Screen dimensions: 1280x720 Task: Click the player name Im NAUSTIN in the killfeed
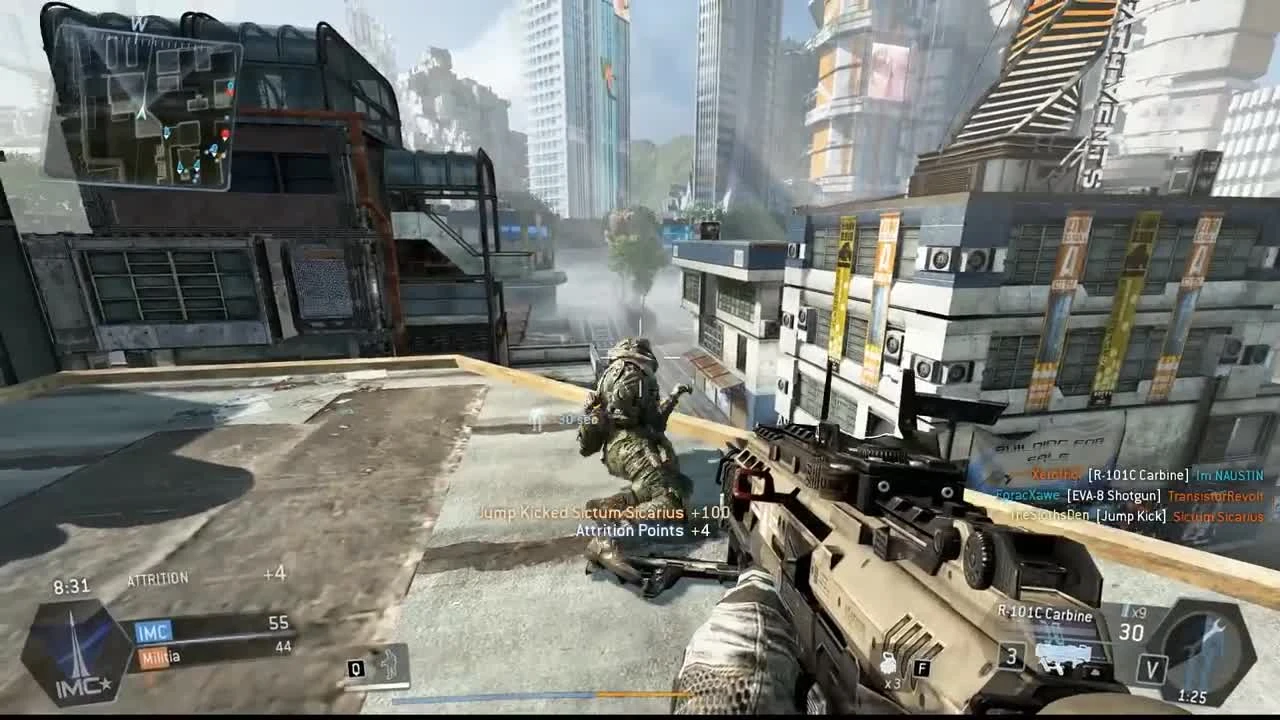(x=1228, y=477)
